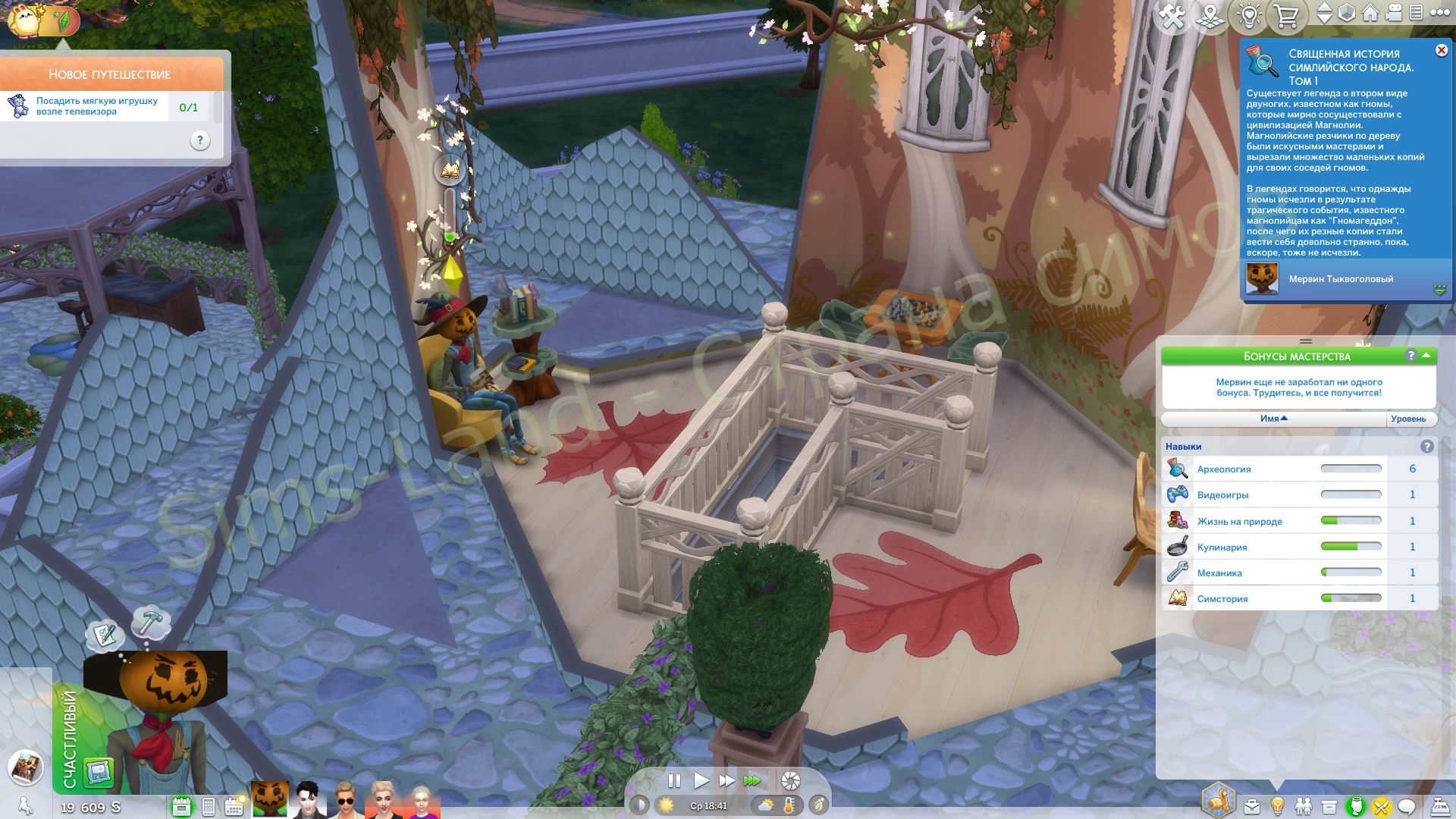The height and width of the screenshot is (819, 1456).
Task: Pause the game
Action: tap(673, 780)
